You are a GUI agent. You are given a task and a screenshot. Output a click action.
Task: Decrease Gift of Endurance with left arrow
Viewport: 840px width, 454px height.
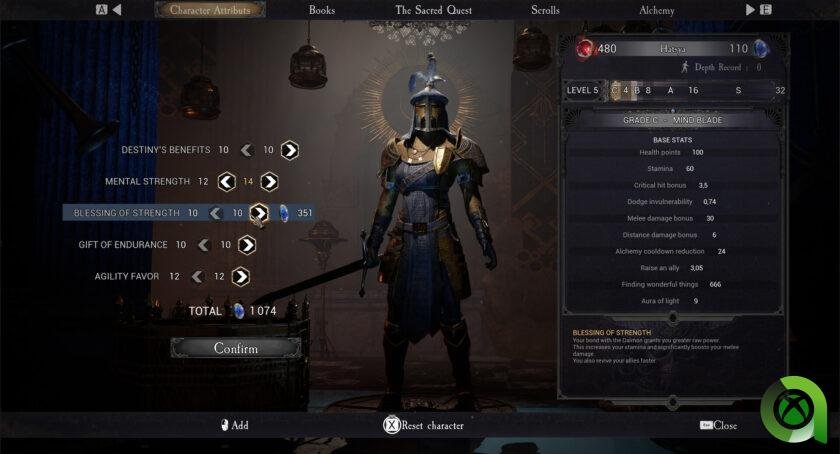click(204, 245)
